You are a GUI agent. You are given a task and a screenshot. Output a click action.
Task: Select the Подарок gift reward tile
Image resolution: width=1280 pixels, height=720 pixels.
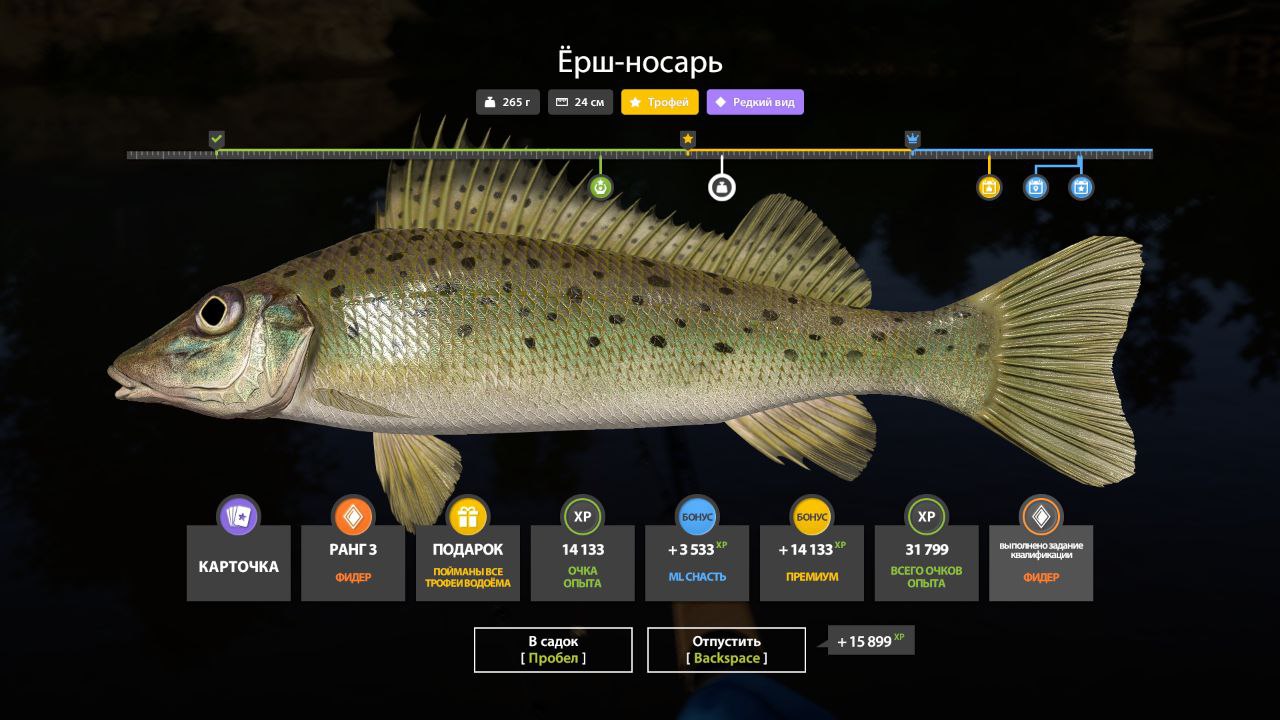pos(467,564)
